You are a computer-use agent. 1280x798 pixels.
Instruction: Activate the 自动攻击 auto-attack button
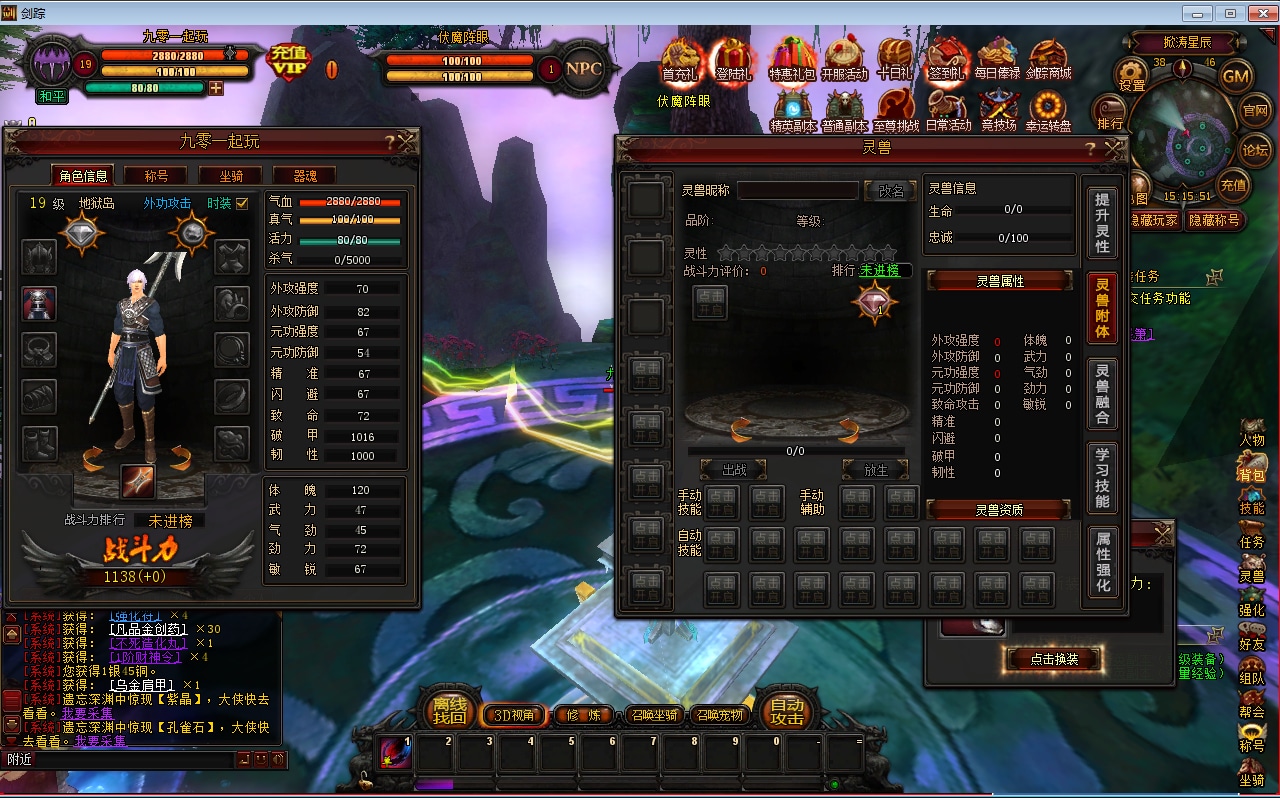tap(787, 711)
